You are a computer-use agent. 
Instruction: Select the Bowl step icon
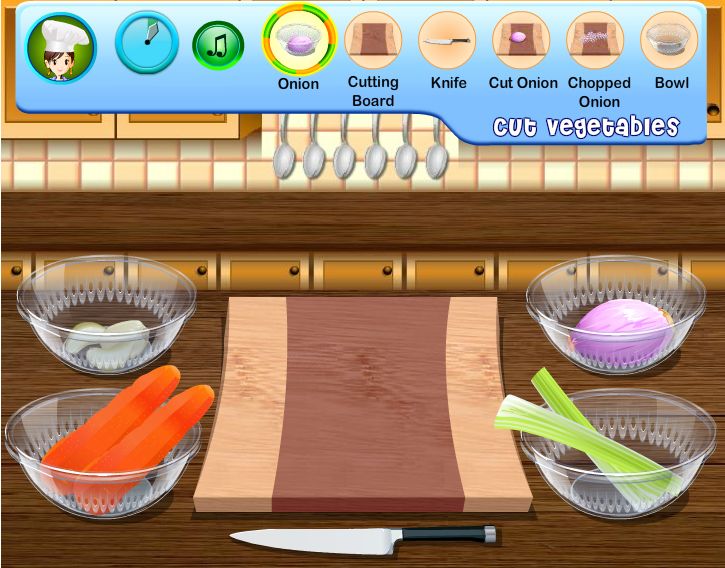pos(670,40)
